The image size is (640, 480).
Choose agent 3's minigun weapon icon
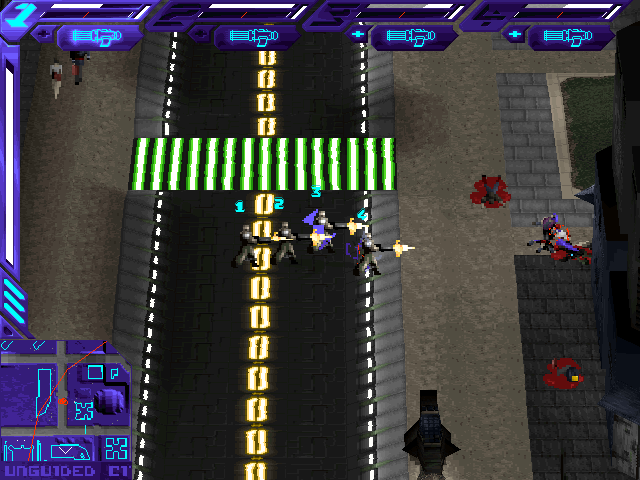click(x=414, y=37)
